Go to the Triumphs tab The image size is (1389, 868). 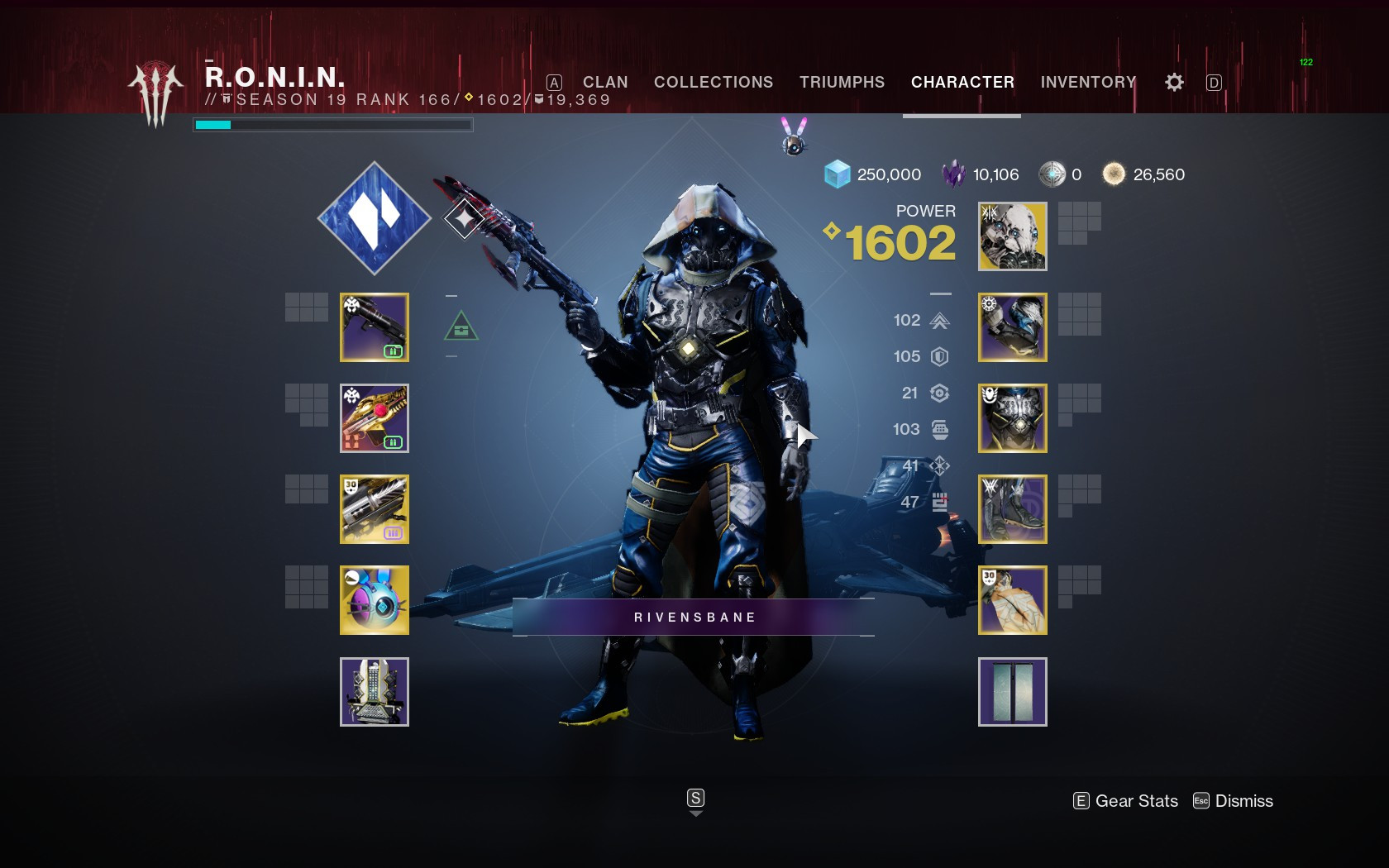point(842,82)
